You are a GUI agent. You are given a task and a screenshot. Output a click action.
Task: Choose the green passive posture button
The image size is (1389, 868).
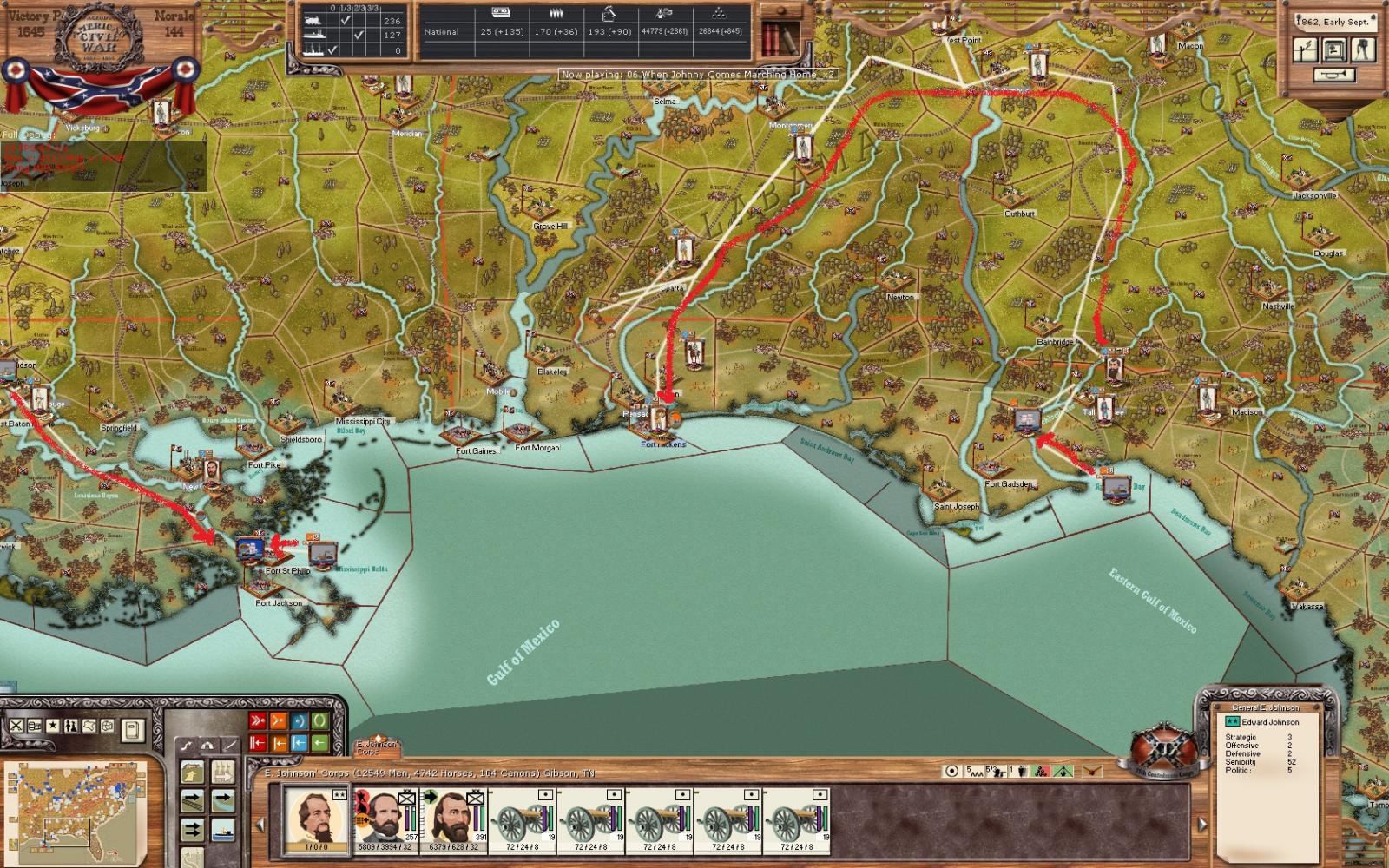(x=320, y=721)
